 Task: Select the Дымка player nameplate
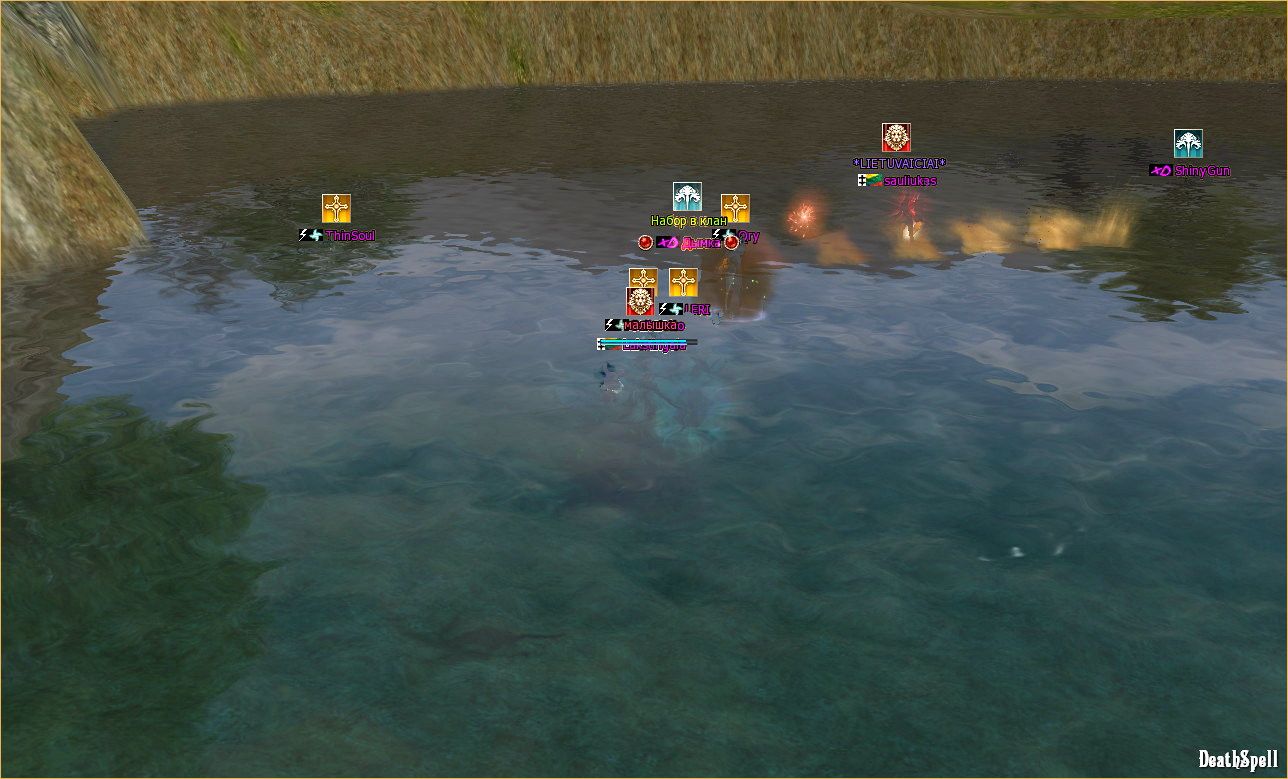[700, 243]
